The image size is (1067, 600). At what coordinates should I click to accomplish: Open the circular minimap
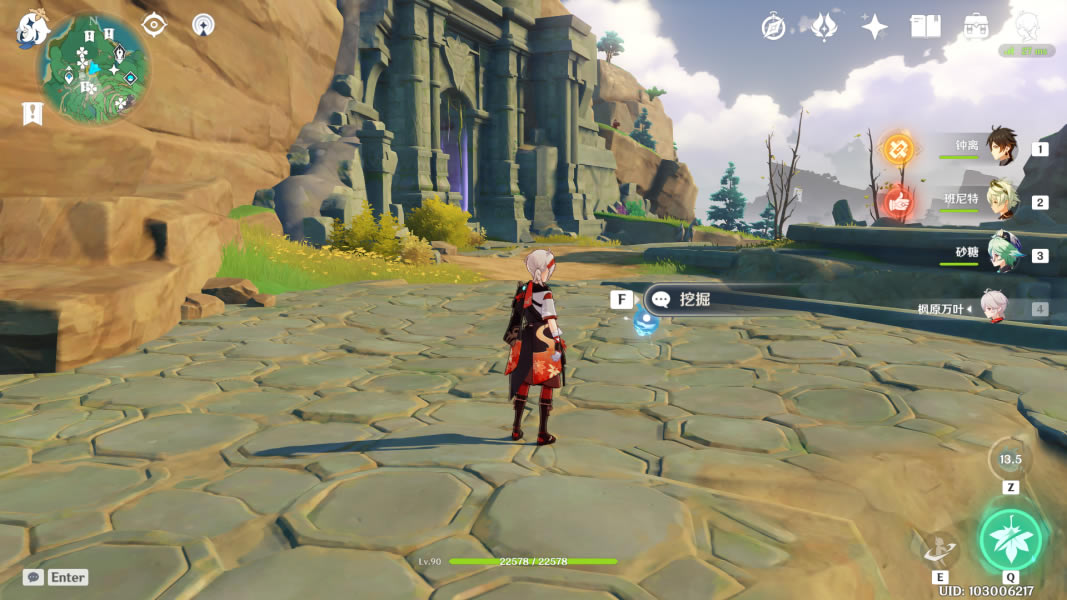pos(94,67)
